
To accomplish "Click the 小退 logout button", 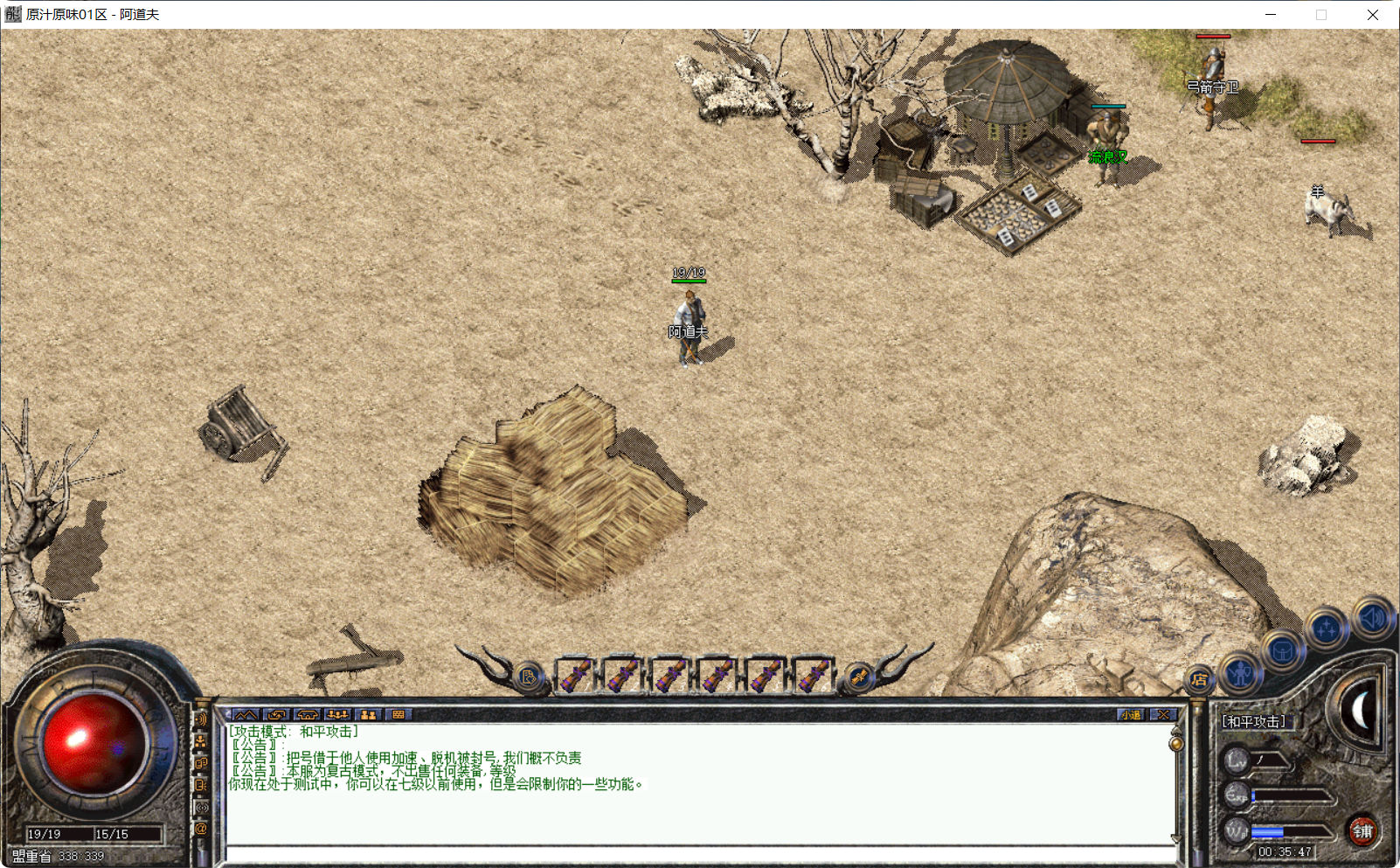I will tap(1131, 715).
